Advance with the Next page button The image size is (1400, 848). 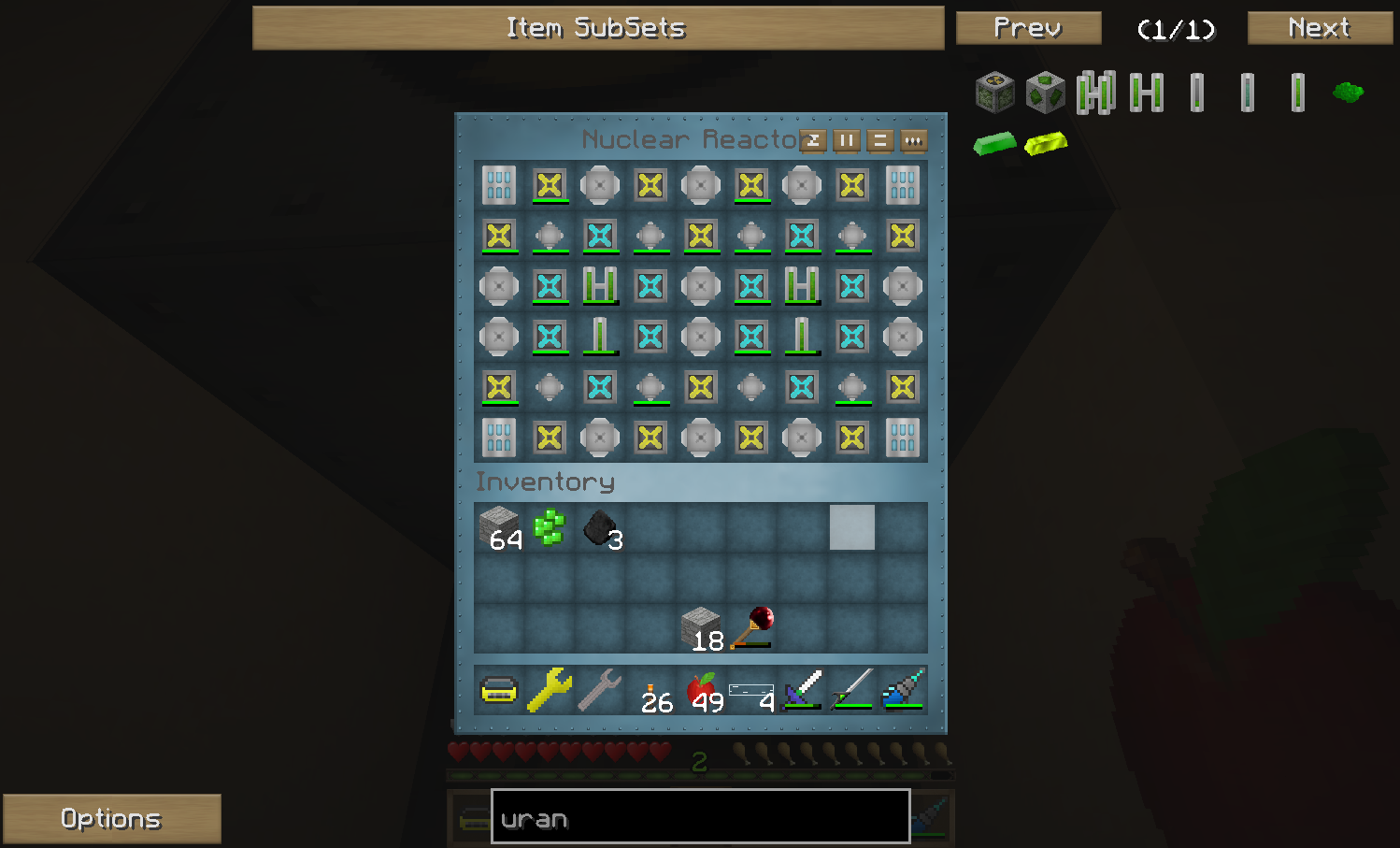coord(1319,28)
